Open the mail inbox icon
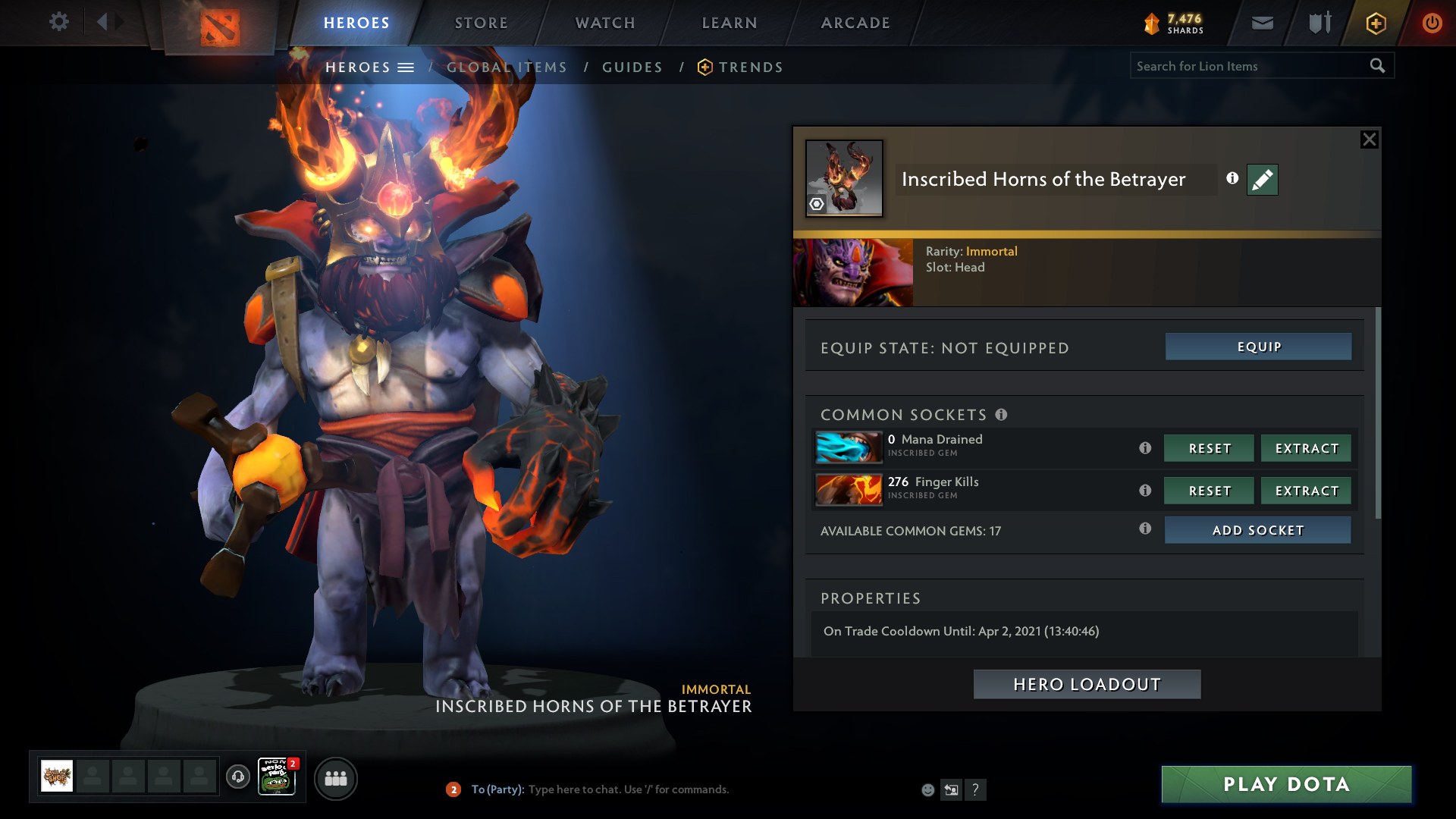Screen dimensions: 1456x819 (1262, 23)
